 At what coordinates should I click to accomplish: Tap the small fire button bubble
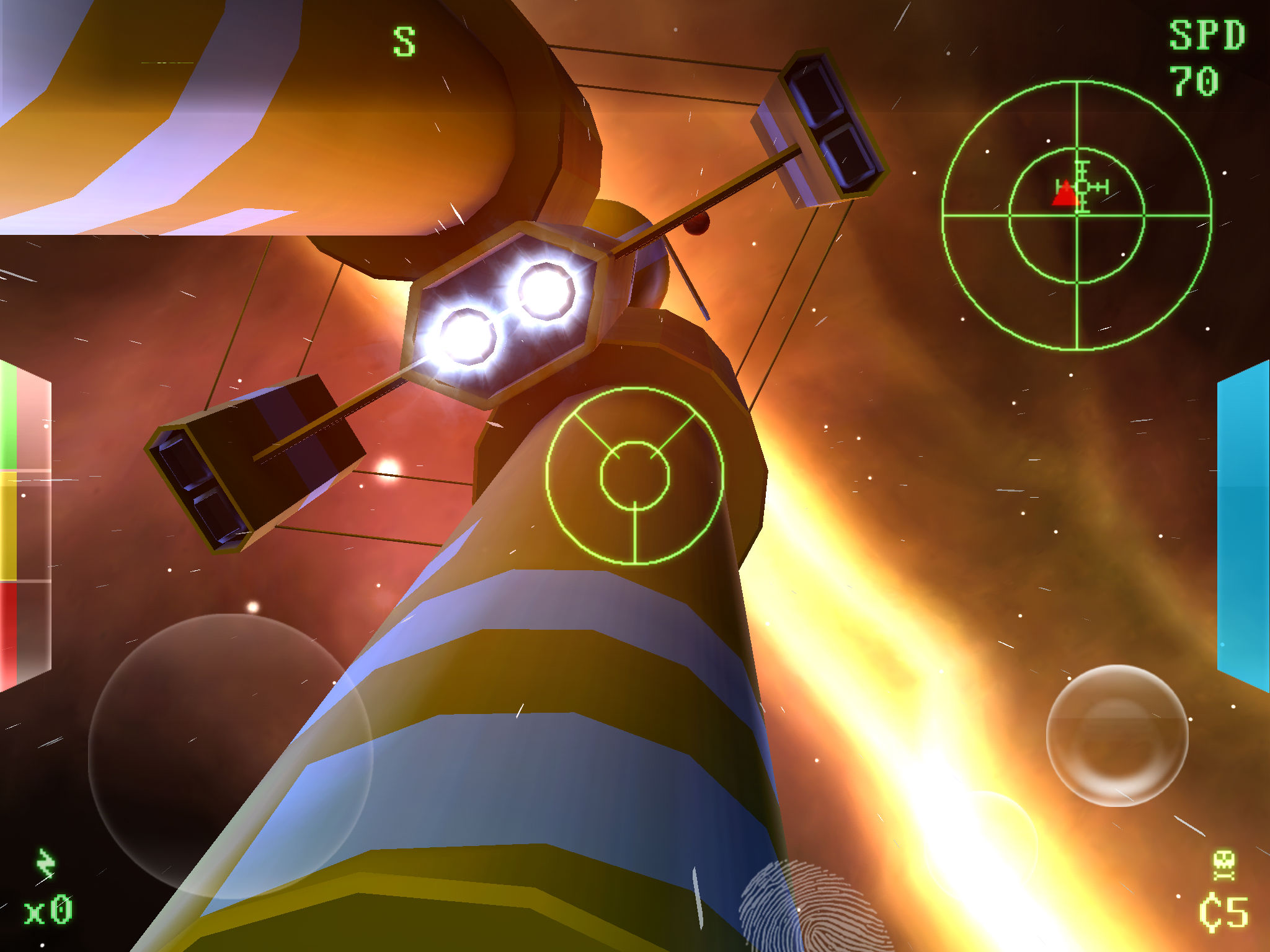(1117, 735)
